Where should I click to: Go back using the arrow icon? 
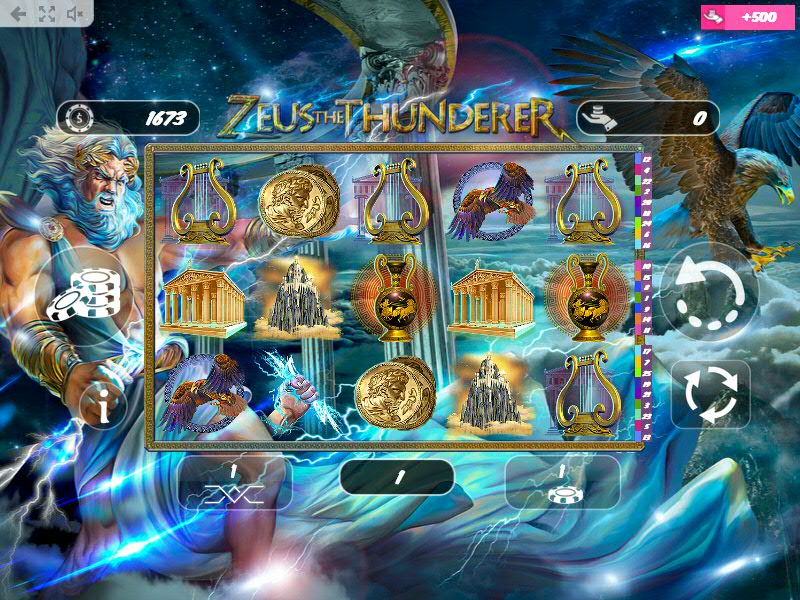[18, 14]
